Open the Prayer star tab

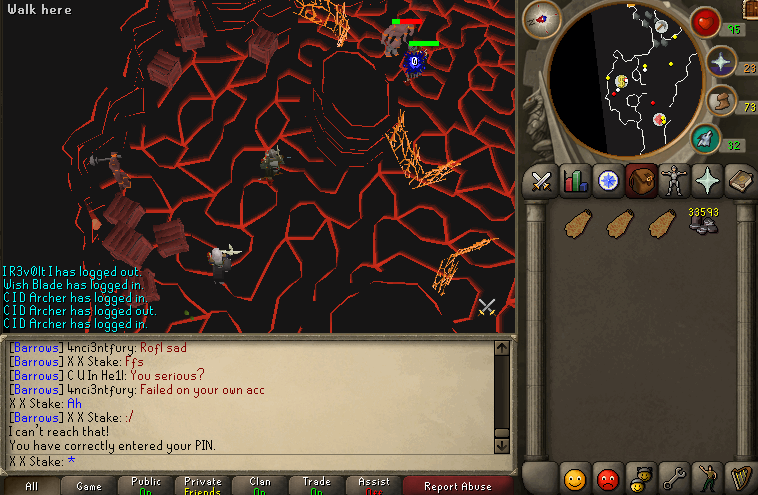707,181
